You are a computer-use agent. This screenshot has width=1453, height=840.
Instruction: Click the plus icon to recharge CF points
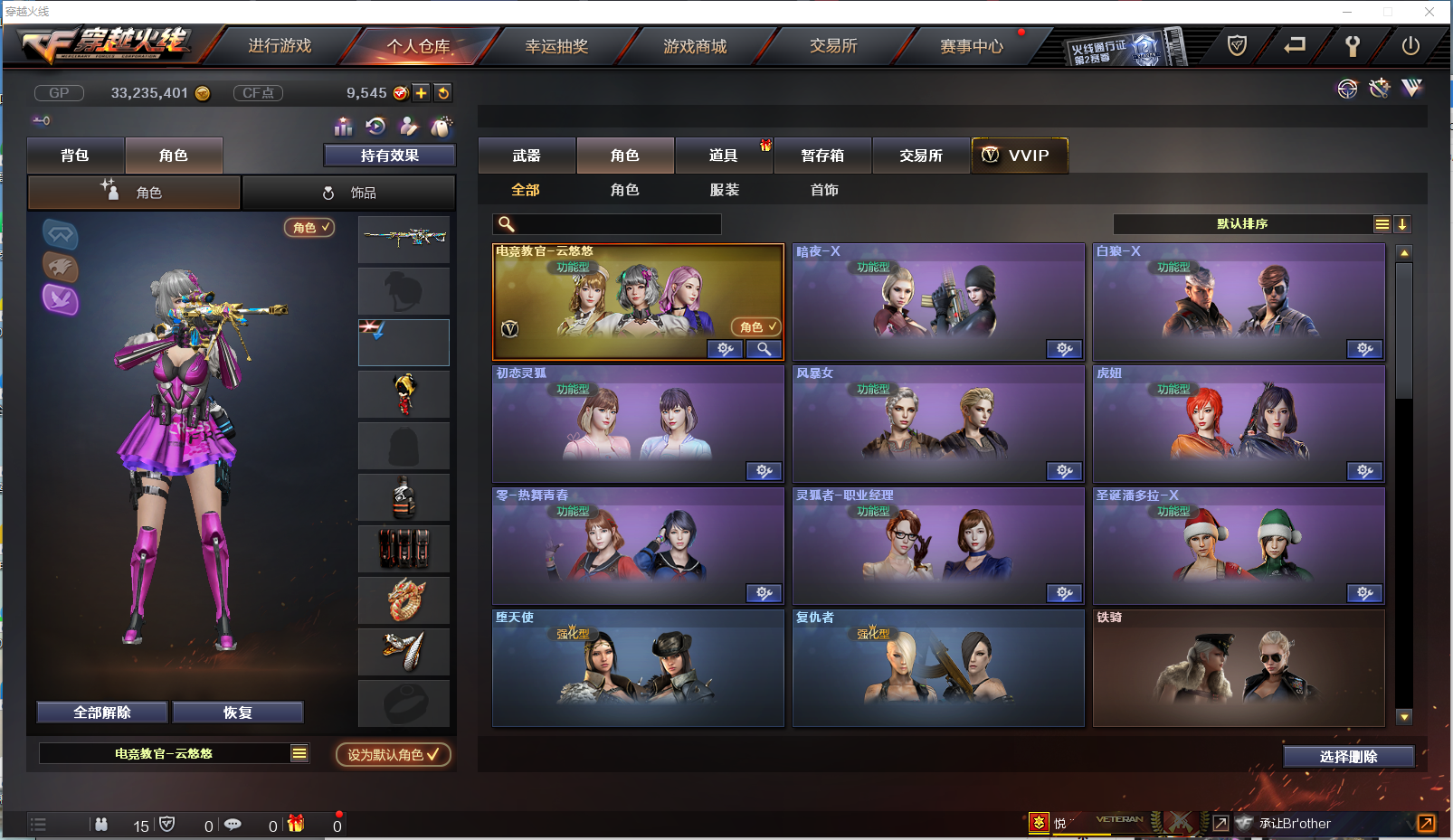pos(422,92)
